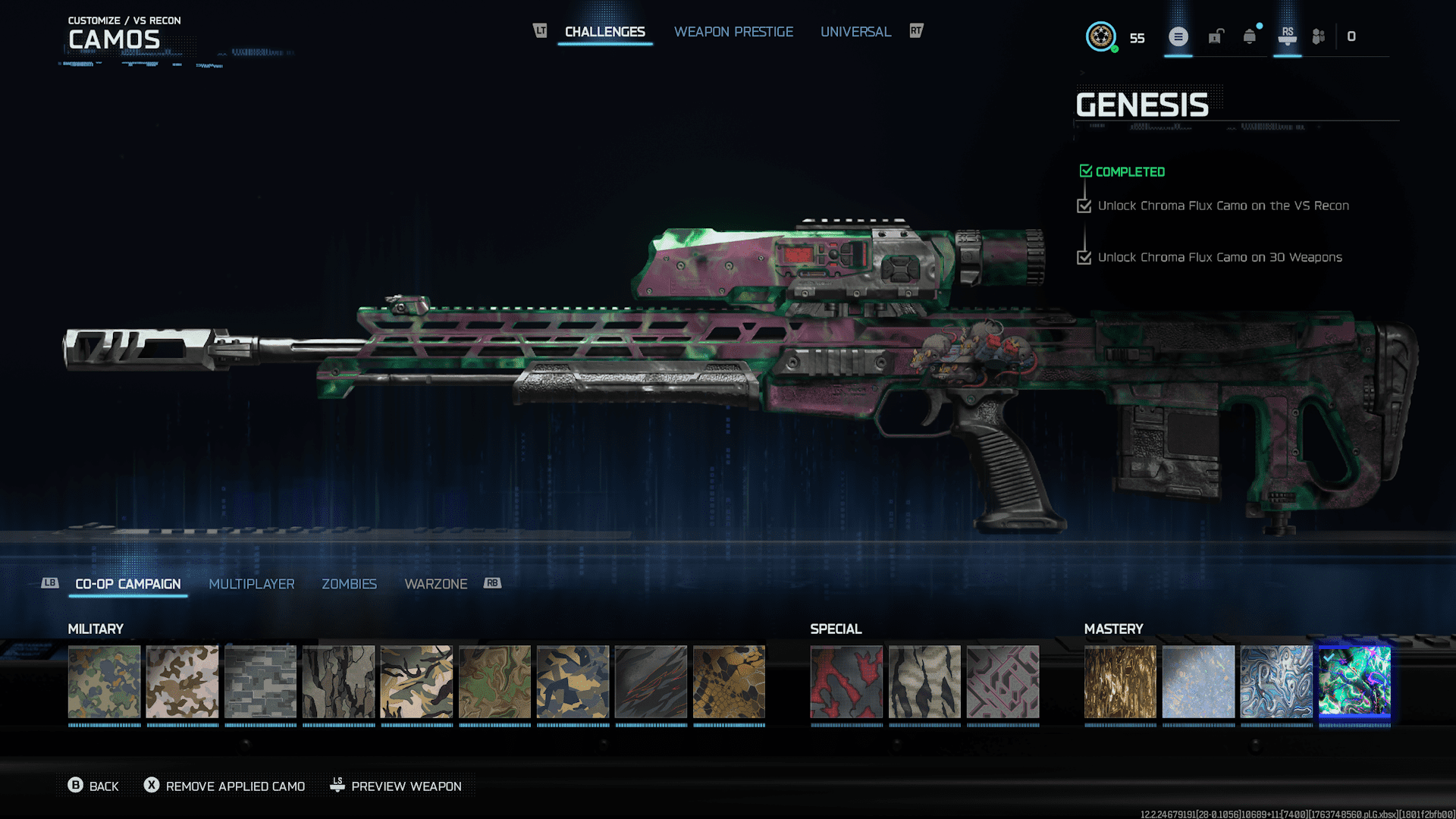Select the blue swirl mastery camo

(1276, 682)
